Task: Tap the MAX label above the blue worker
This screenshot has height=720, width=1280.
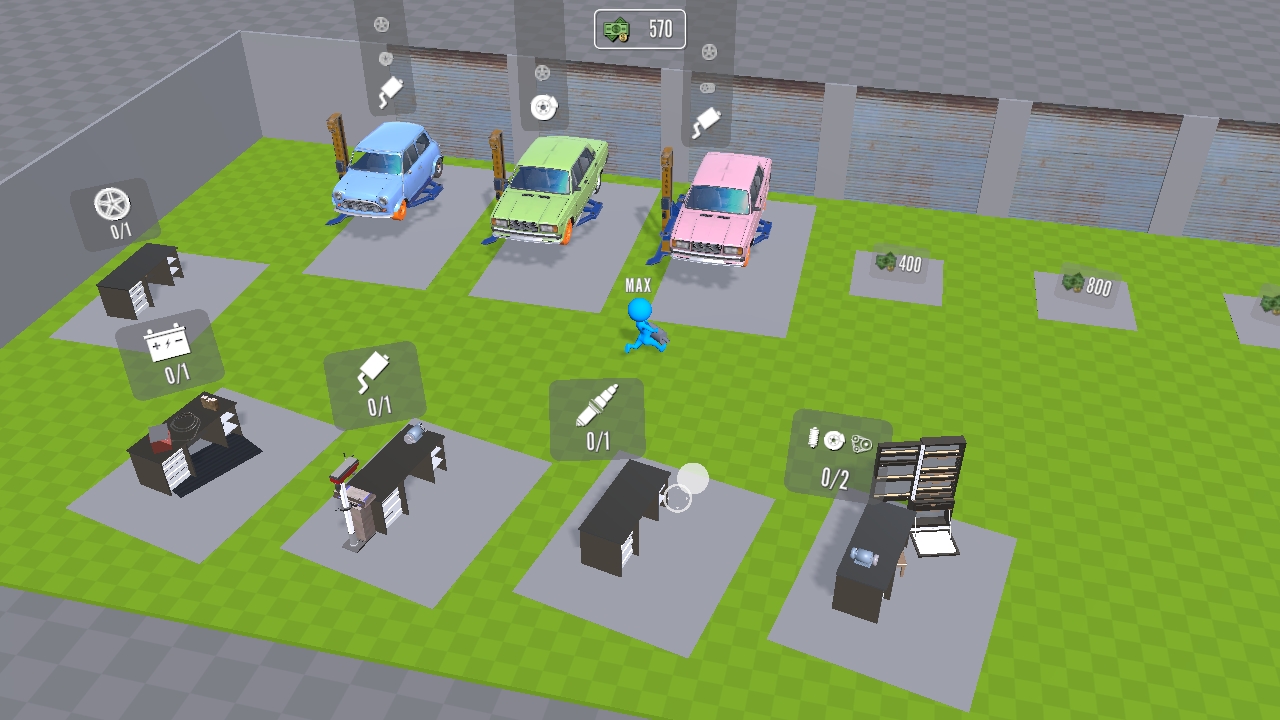Action: pyautogui.click(x=637, y=285)
